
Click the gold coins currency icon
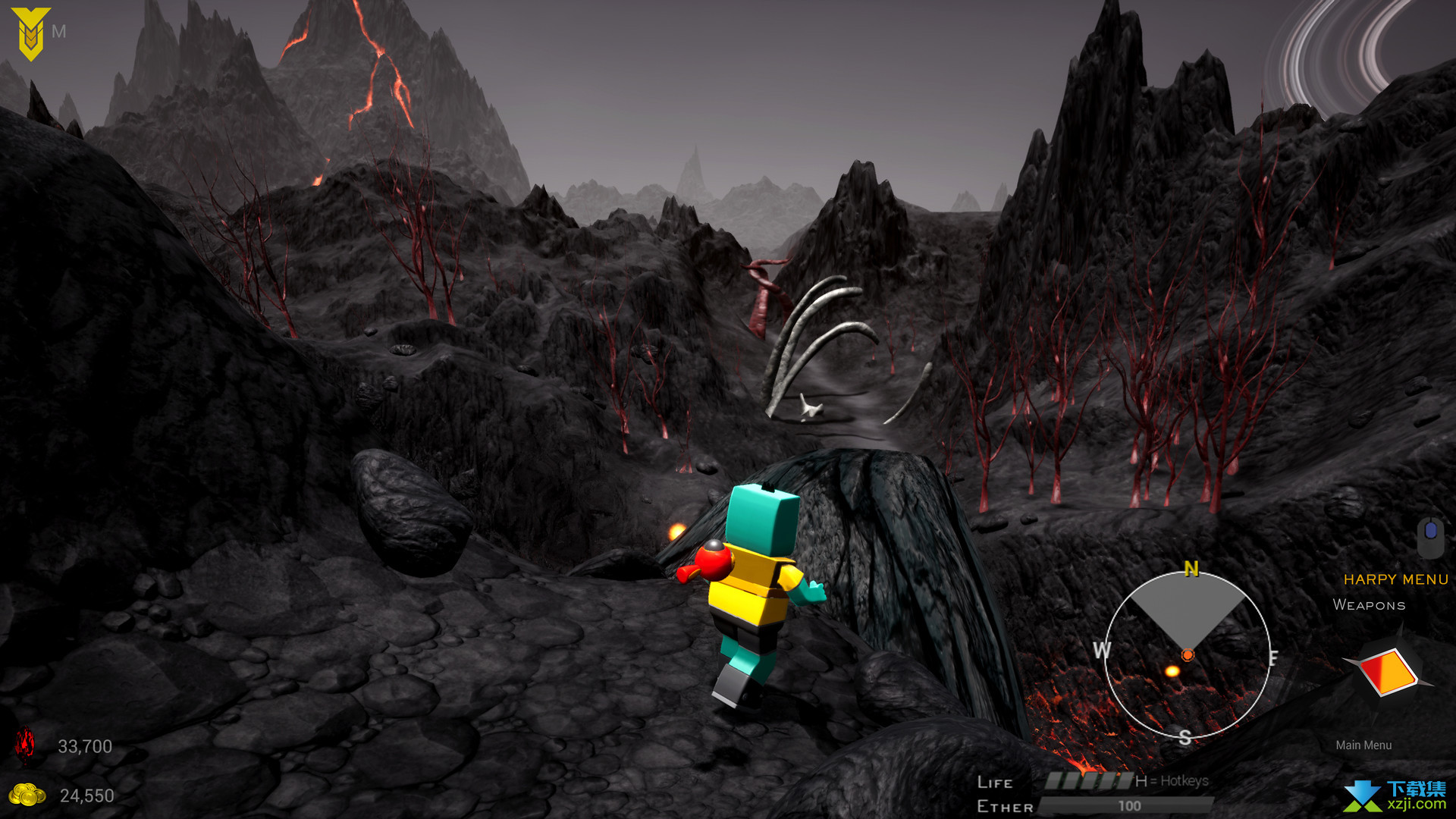click(27, 795)
